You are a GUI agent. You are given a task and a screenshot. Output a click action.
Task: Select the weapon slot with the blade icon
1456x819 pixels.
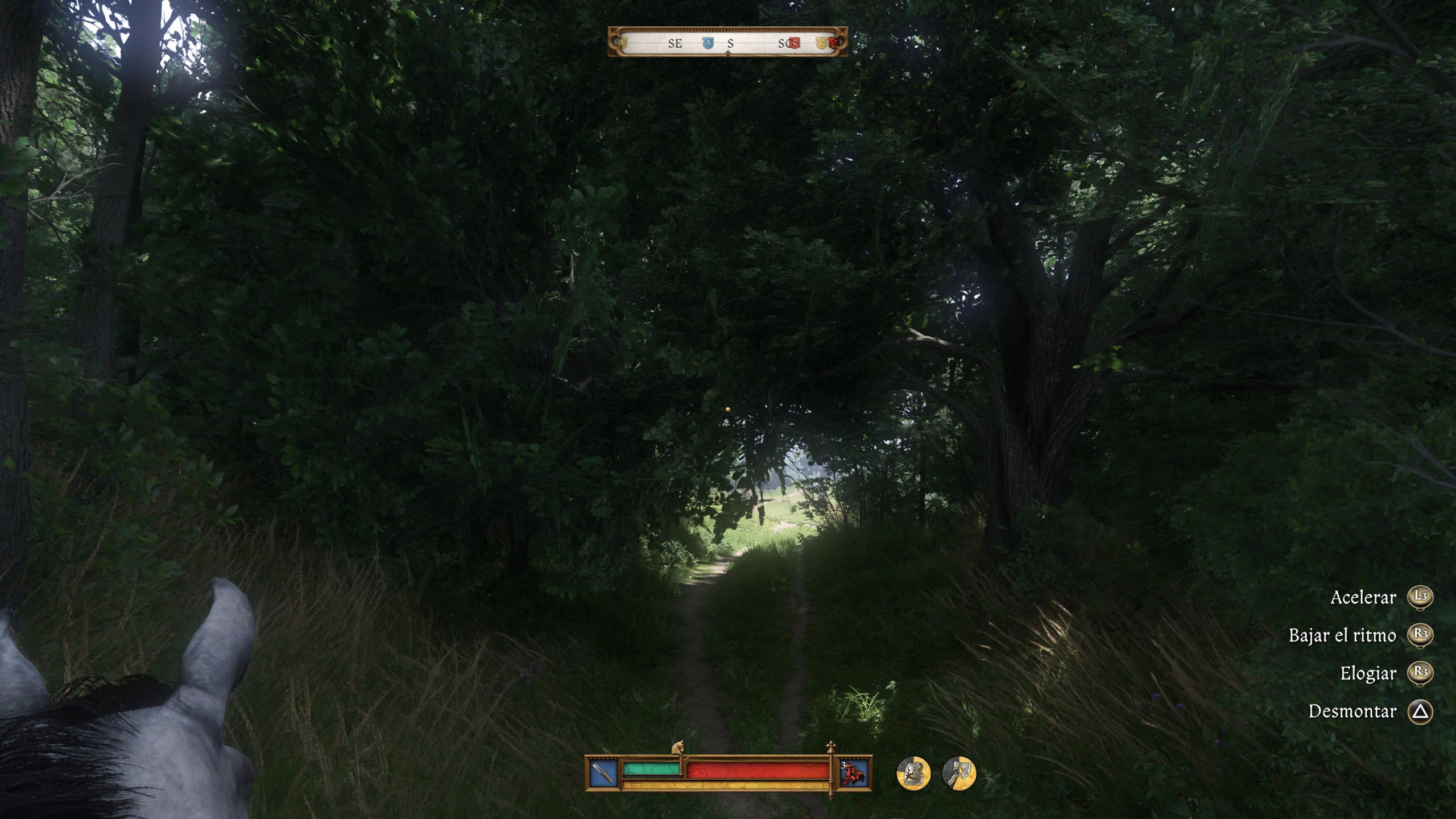tap(603, 773)
